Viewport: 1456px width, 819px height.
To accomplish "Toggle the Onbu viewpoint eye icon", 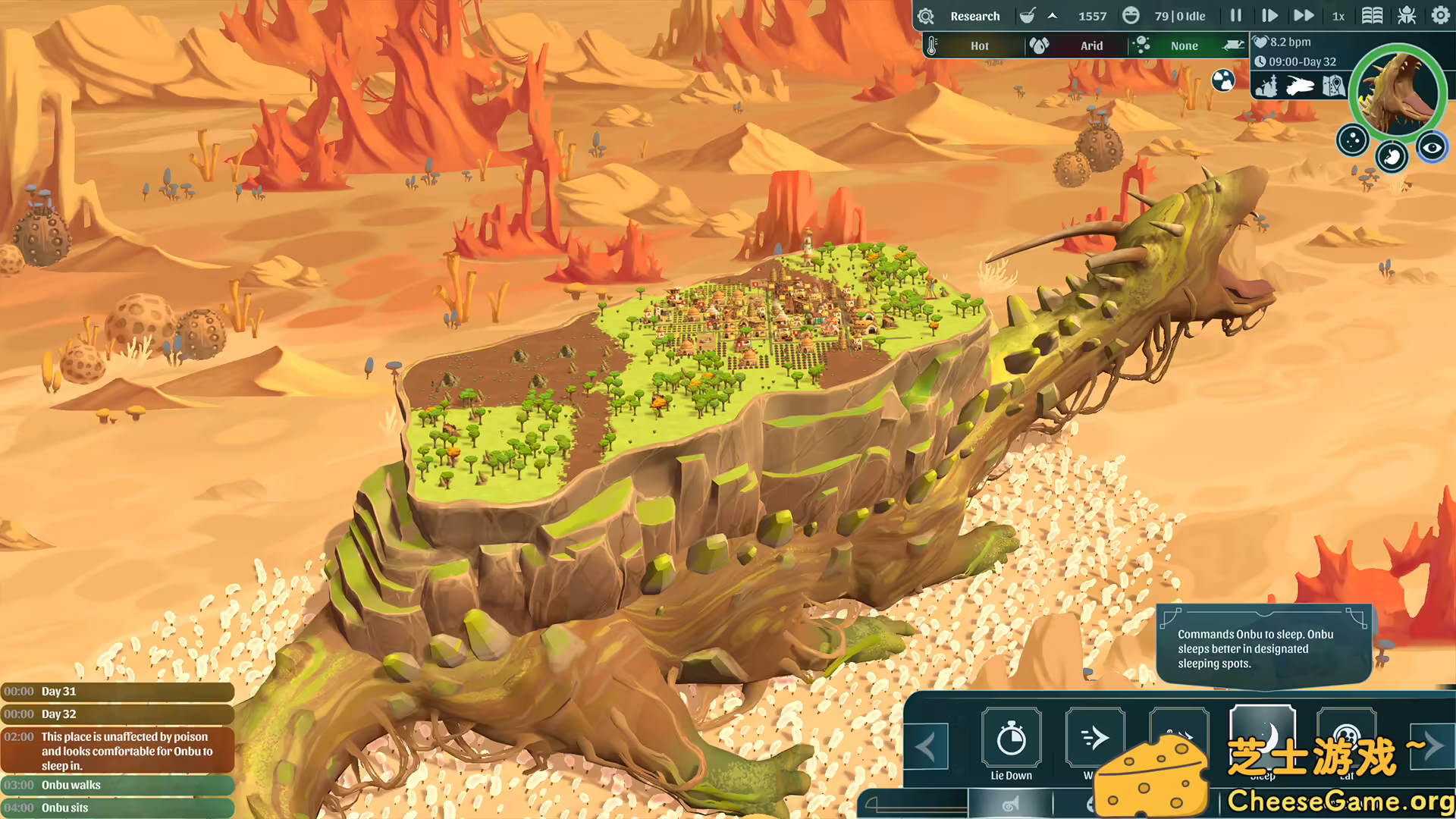I will pos(1431,148).
